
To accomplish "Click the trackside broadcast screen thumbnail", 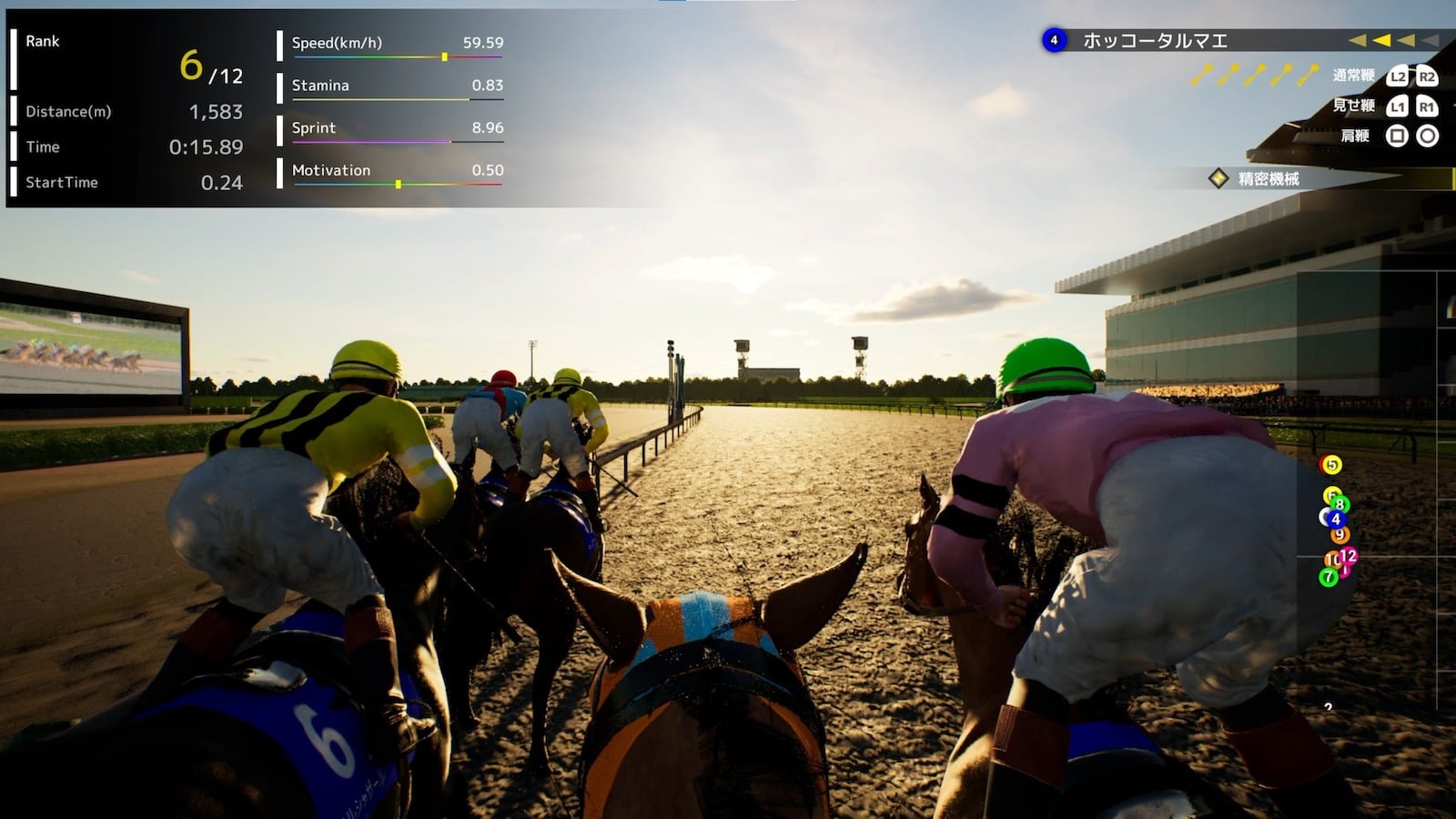I will [x=86, y=346].
